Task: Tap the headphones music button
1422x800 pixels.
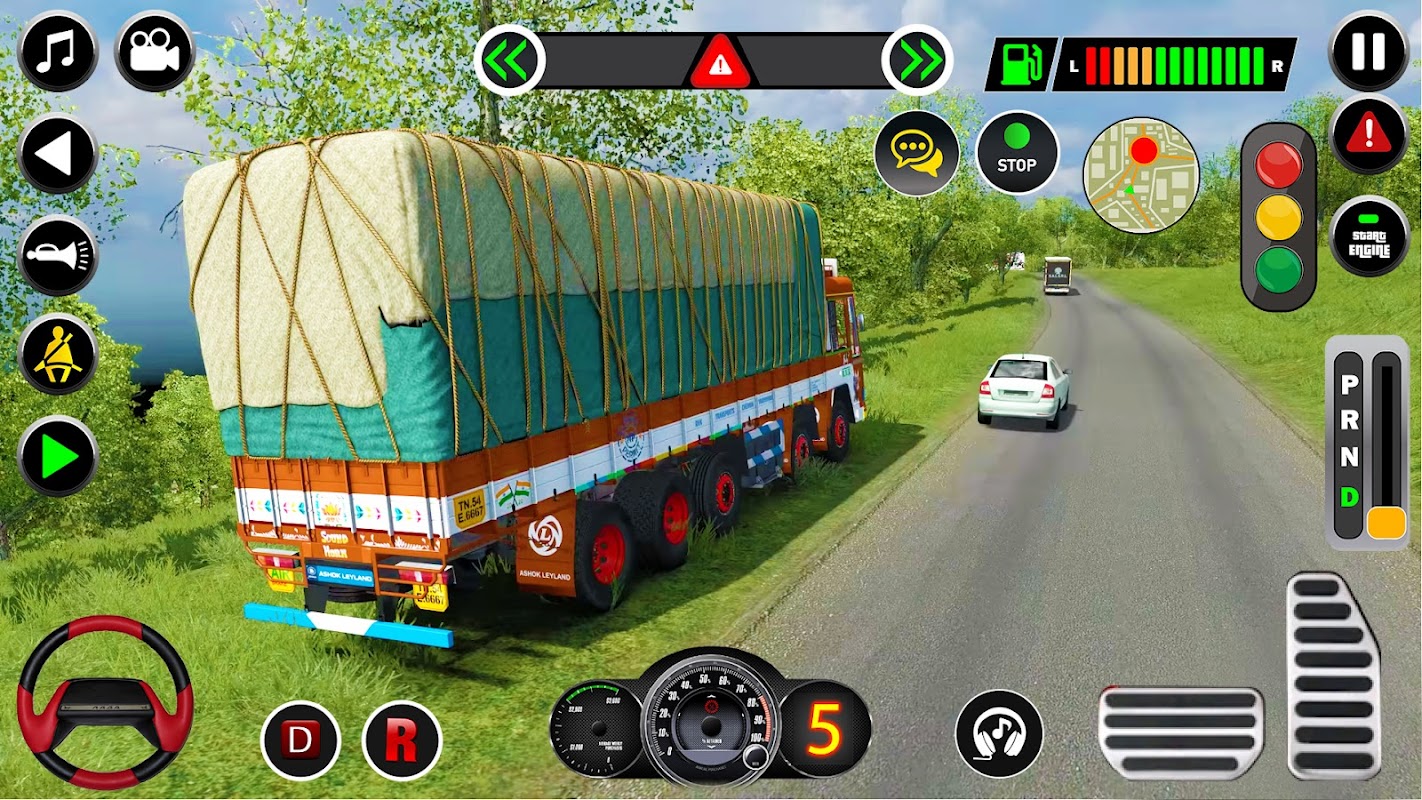Action: point(998,733)
